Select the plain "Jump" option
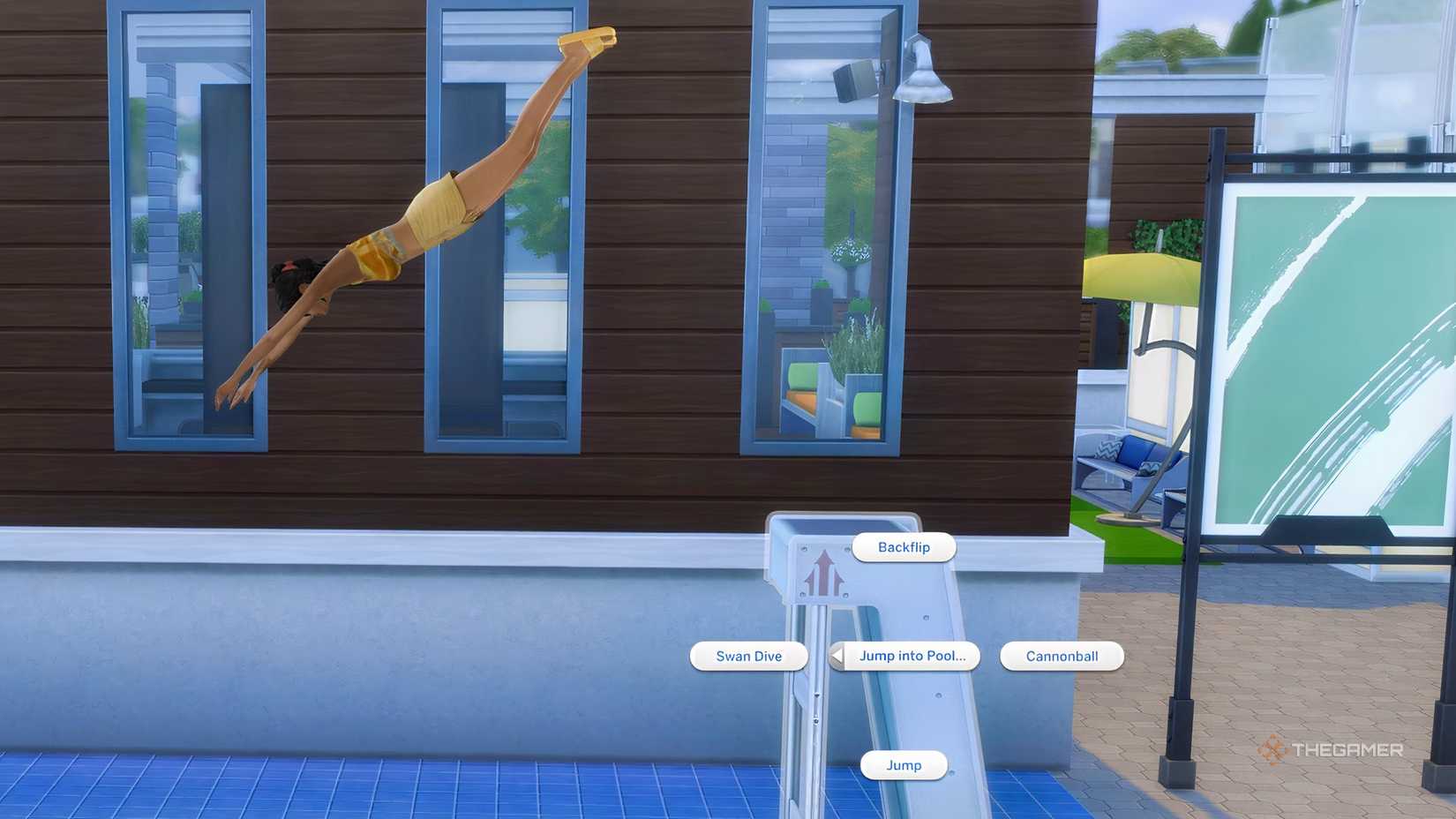 904,765
